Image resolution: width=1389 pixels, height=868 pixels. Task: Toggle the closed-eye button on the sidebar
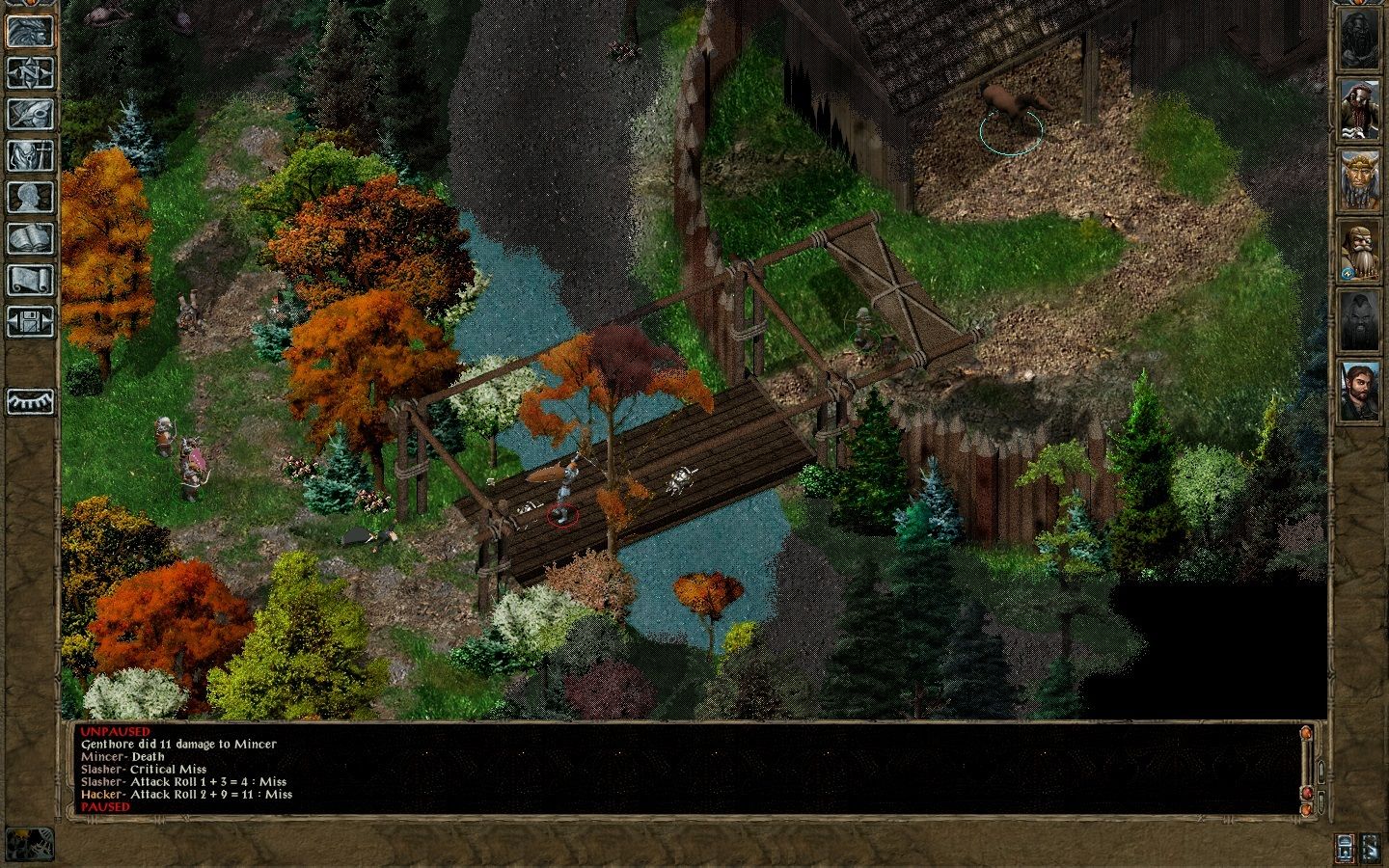click(x=29, y=401)
